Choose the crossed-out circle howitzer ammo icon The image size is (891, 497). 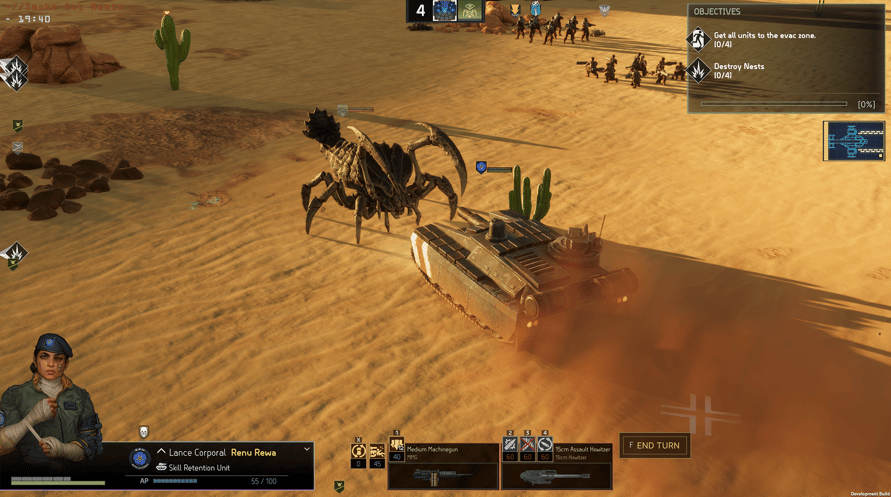pos(545,446)
